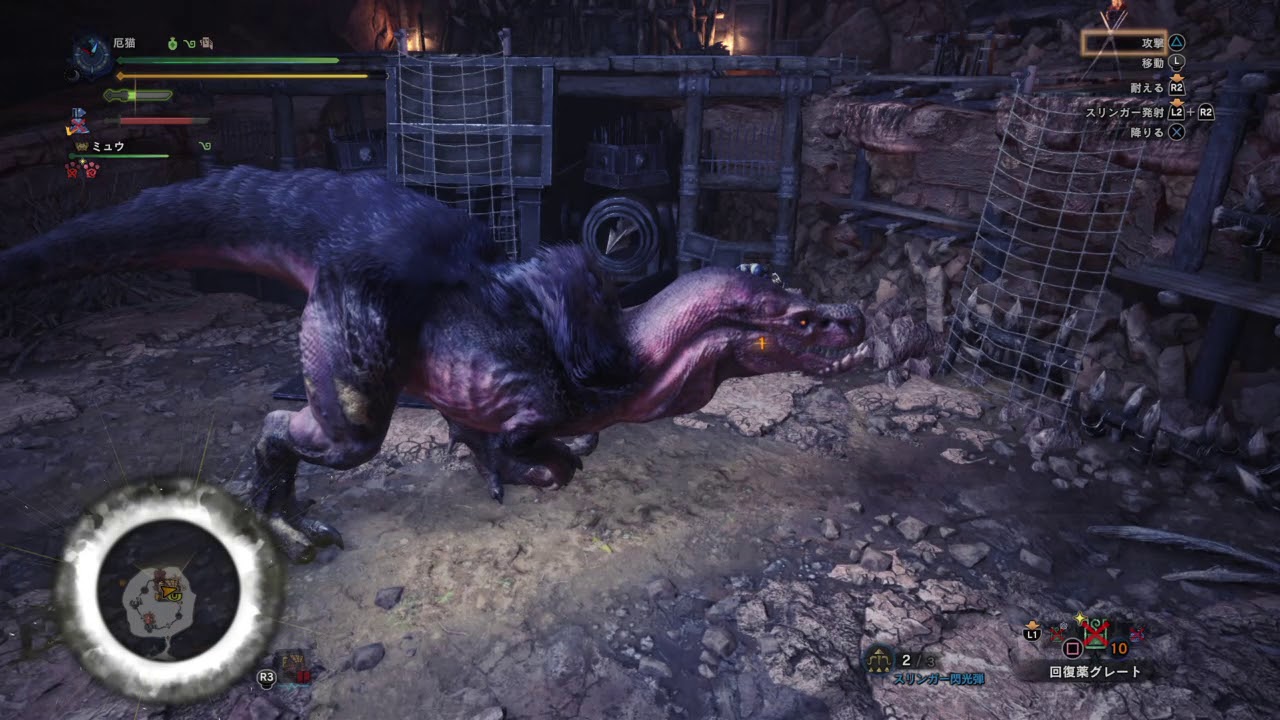Screen dimensions: 1280x720
Task: Click the quest timer clock
Action: [92, 54]
